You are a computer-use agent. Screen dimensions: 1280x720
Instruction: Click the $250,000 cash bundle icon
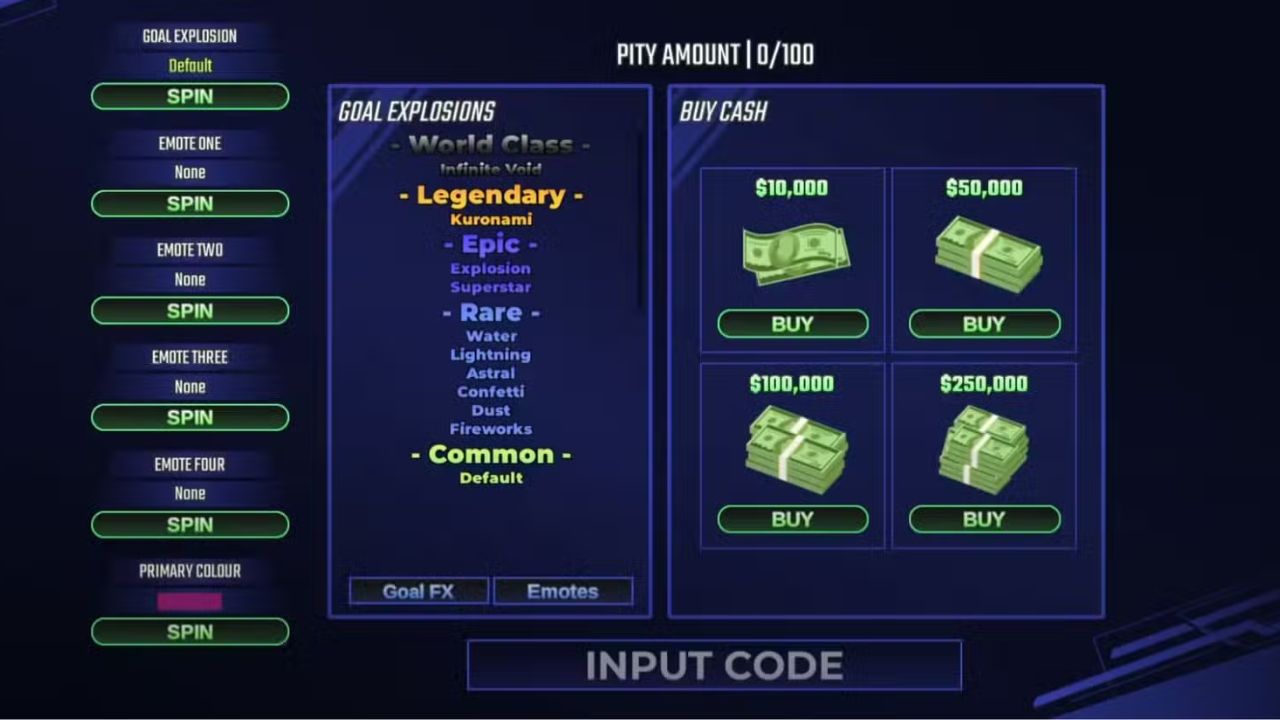pos(983,445)
